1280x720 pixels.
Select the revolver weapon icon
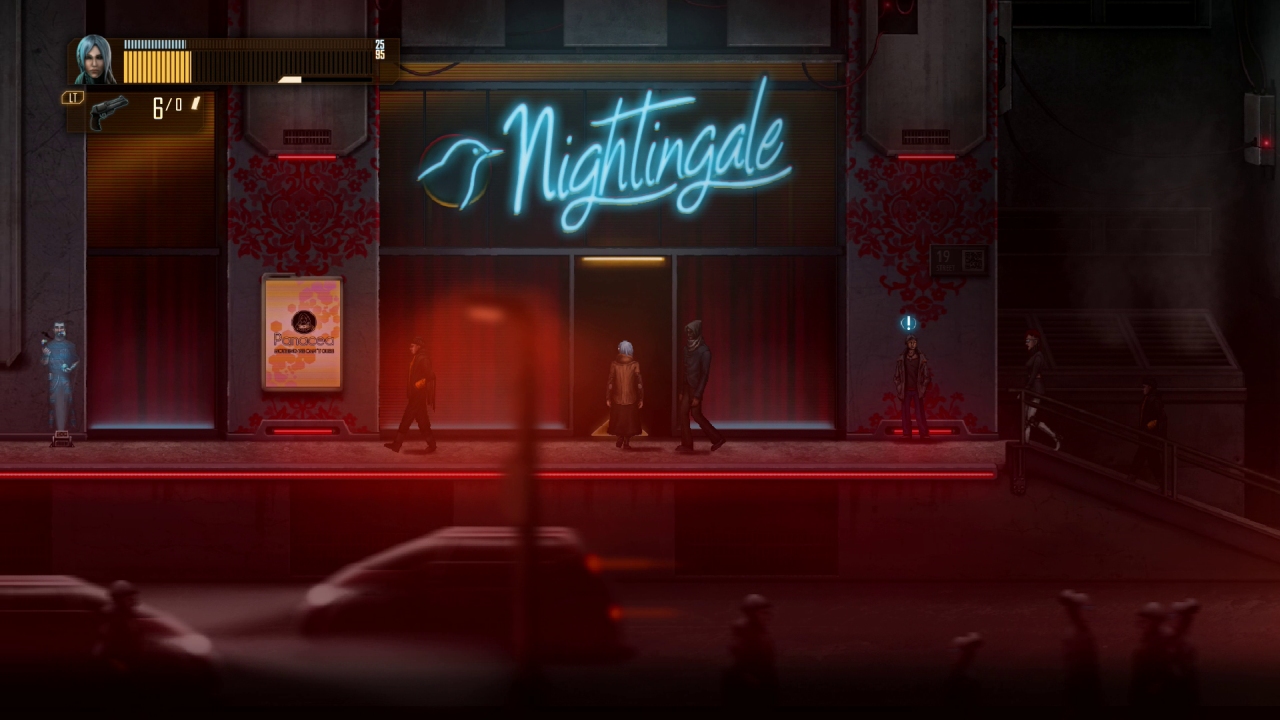tap(108, 110)
